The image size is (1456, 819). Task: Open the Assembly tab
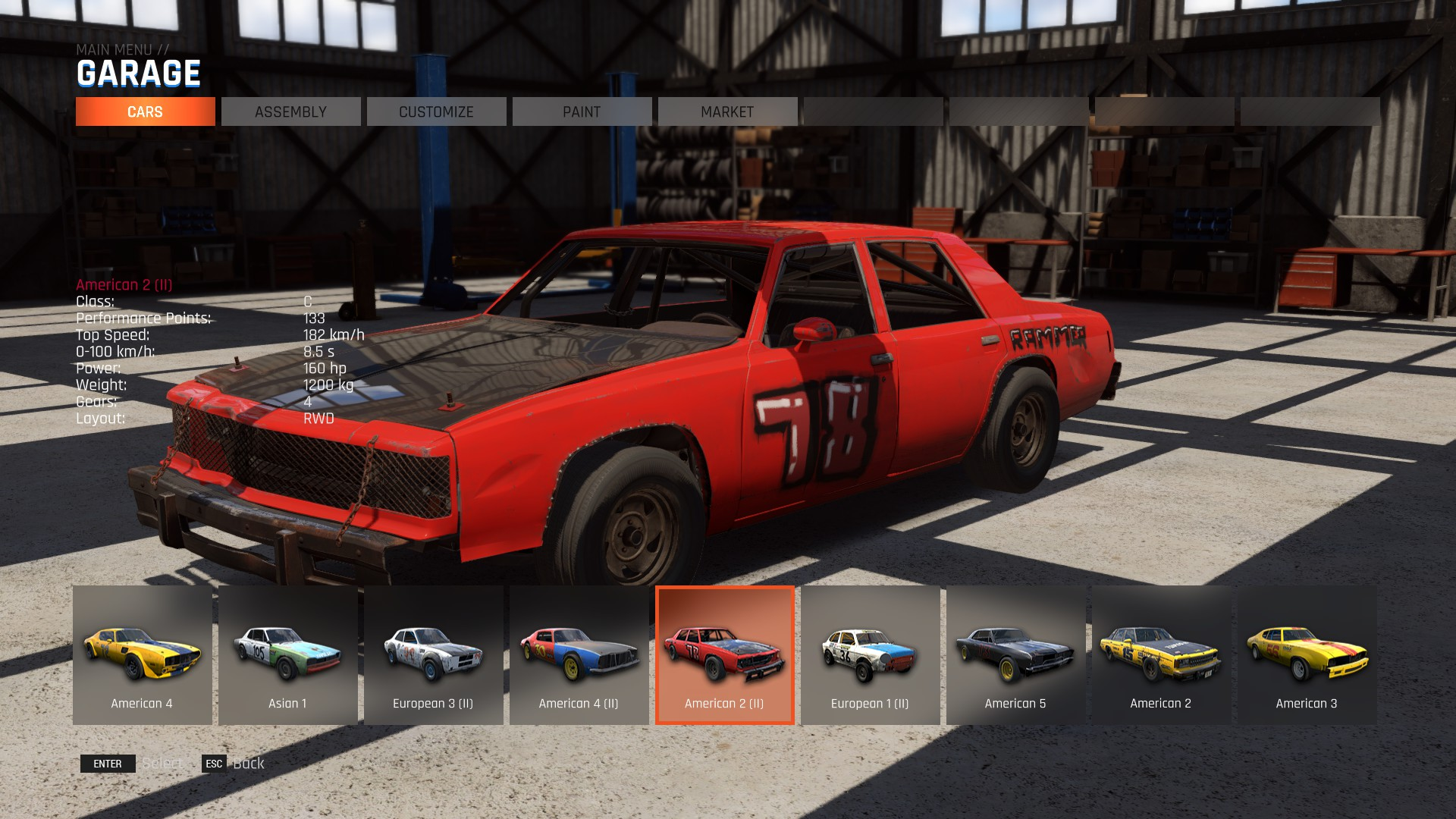(x=290, y=111)
